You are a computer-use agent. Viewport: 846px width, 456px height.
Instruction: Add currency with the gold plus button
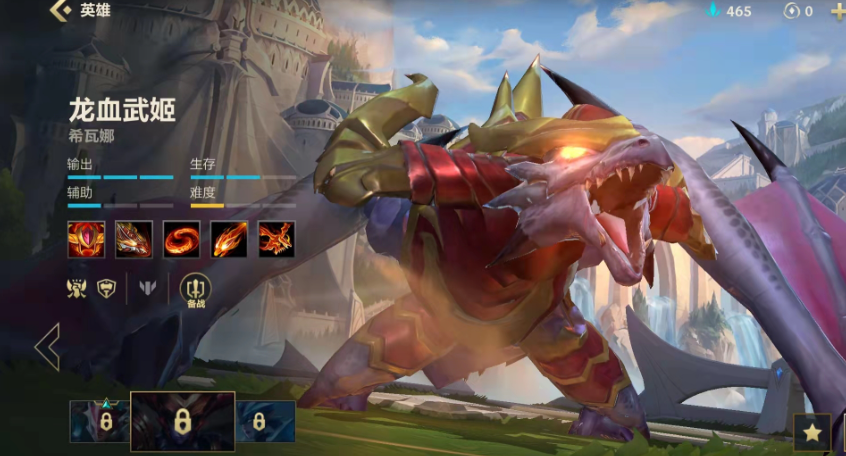[x=837, y=11]
